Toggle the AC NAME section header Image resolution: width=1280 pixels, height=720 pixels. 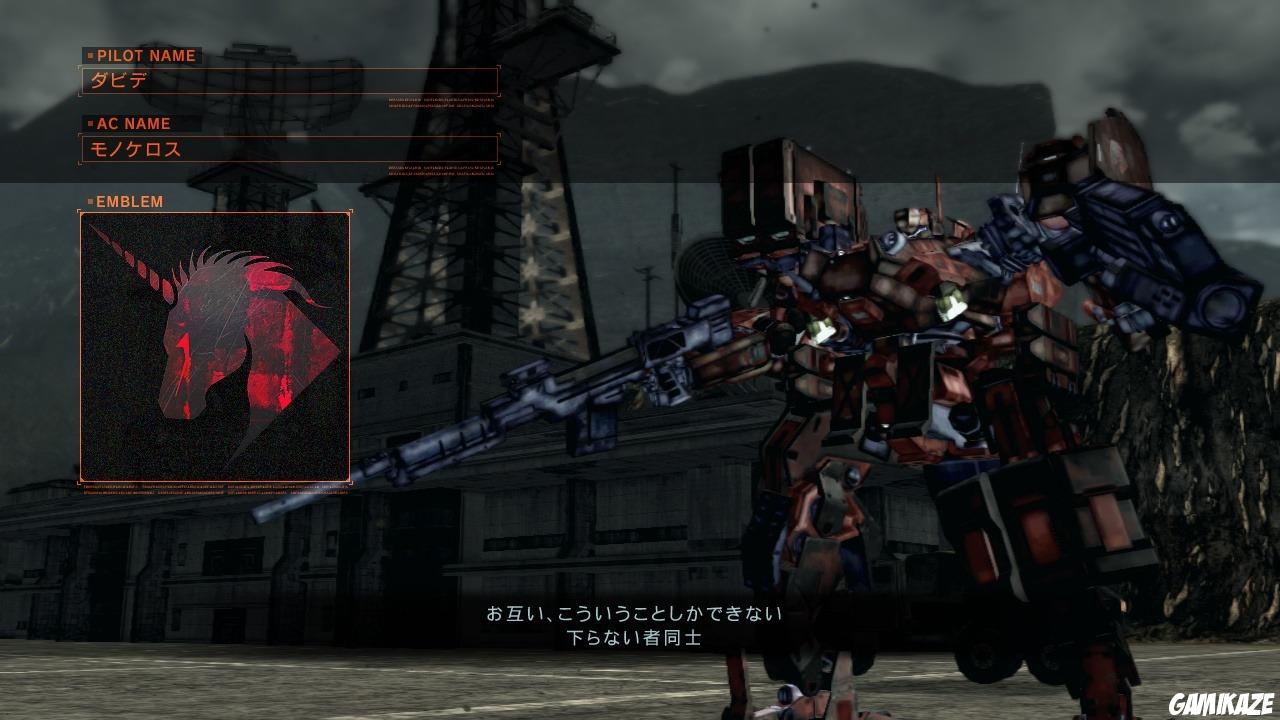tap(135, 124)
